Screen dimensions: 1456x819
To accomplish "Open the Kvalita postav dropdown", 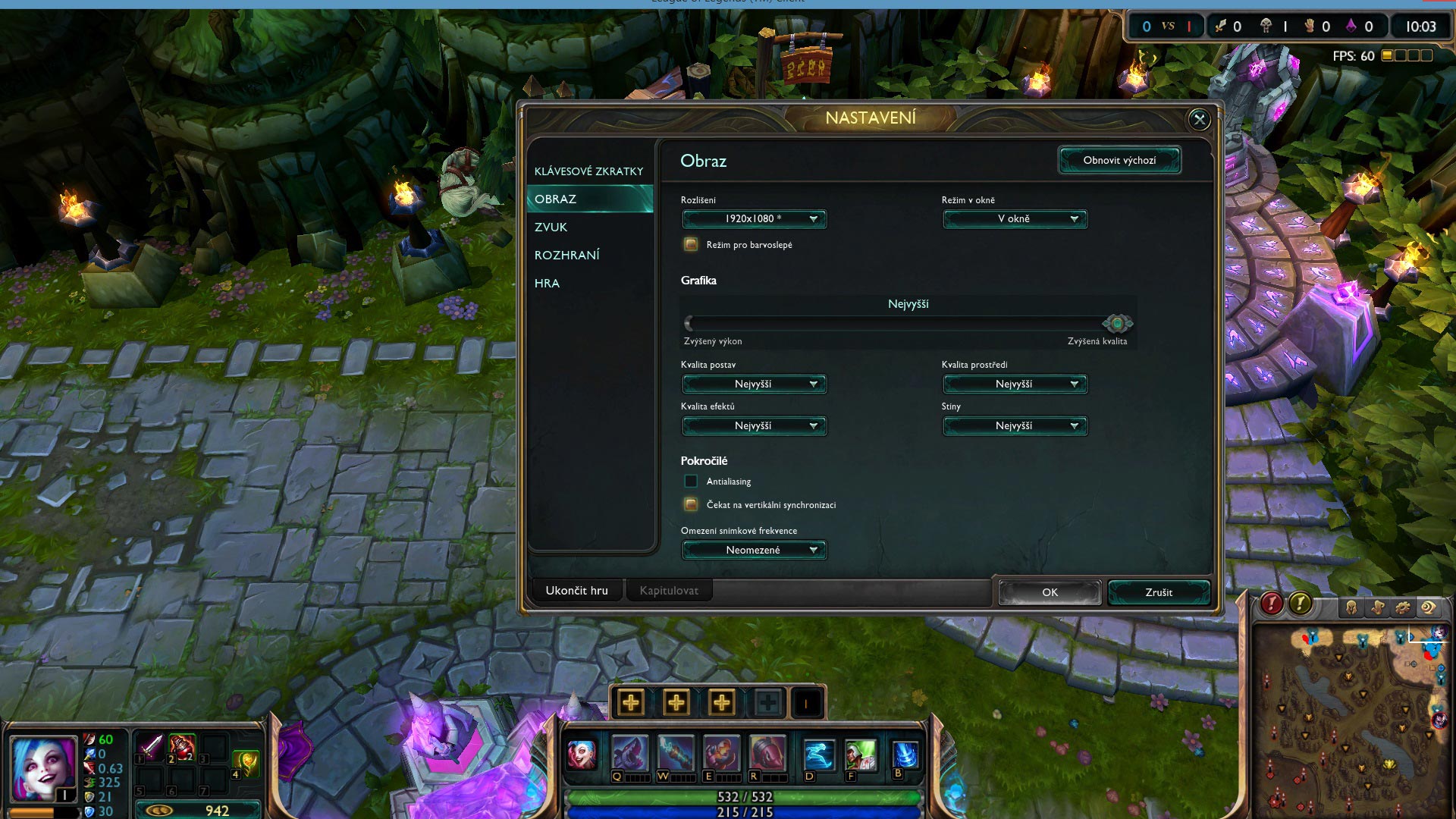I will tap(754, 384).
